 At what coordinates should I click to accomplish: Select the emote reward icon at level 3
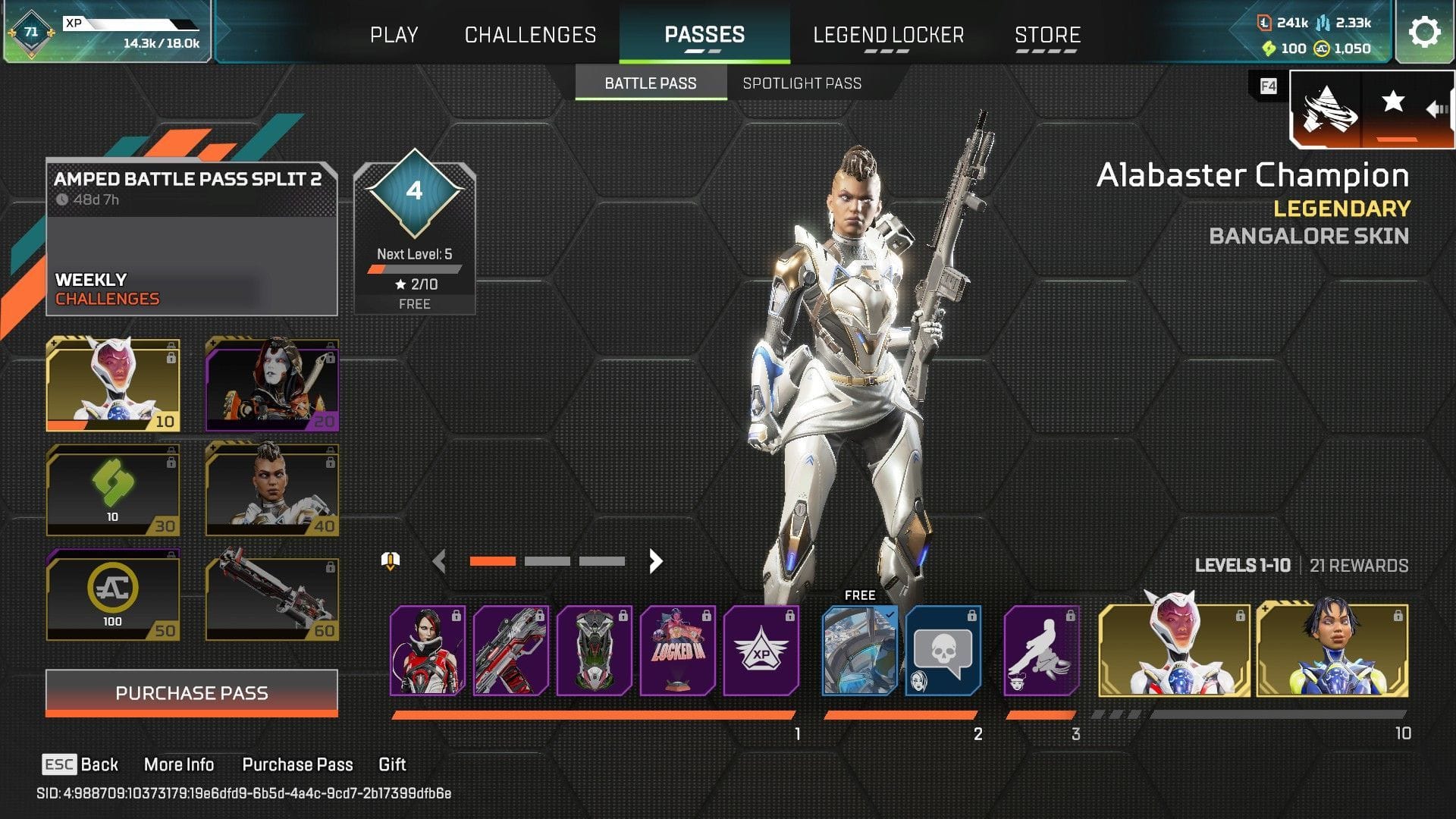click(1041, 651)
